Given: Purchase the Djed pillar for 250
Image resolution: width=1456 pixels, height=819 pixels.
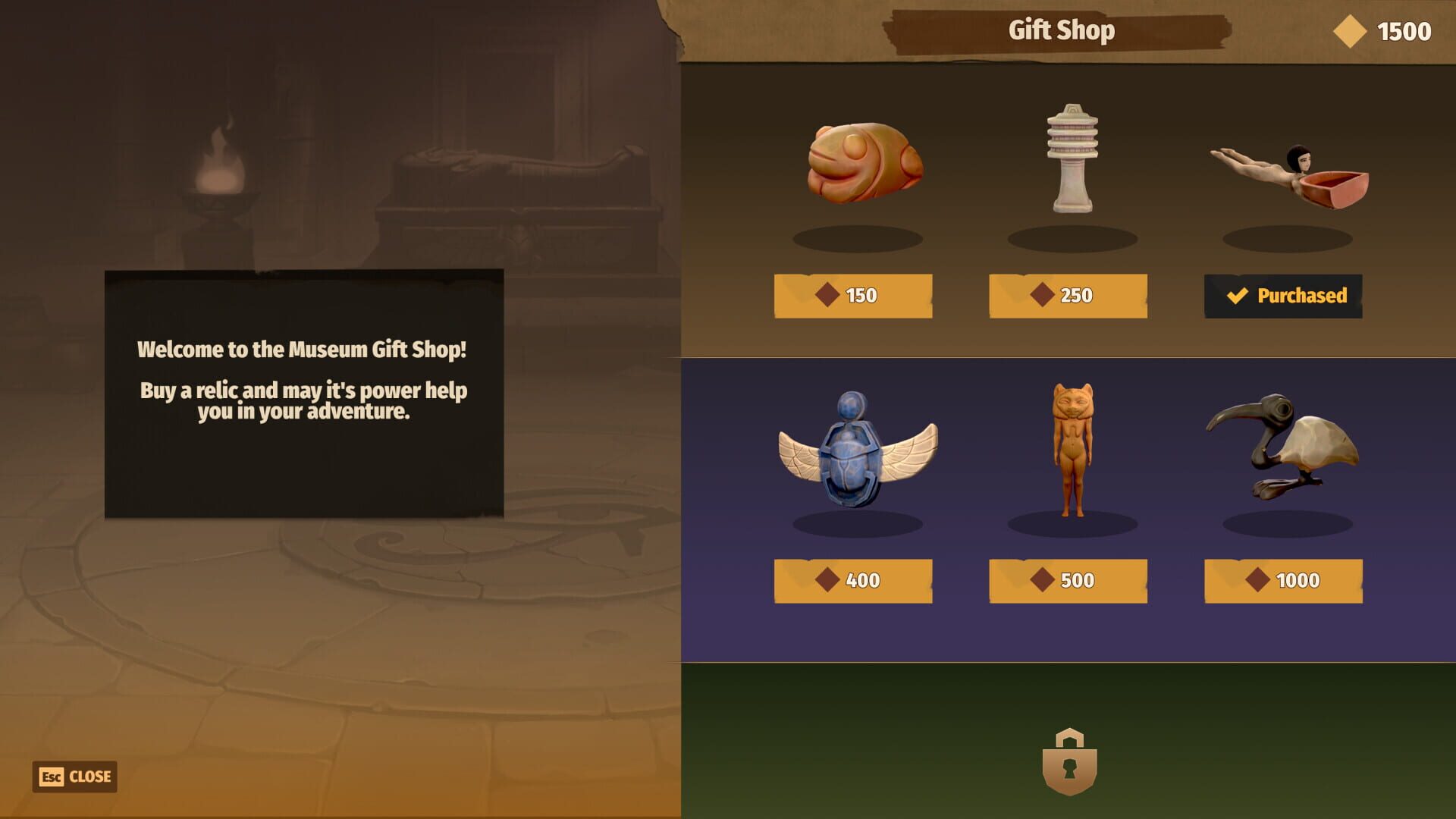Looking at the screenshot, I should 1068,296.
